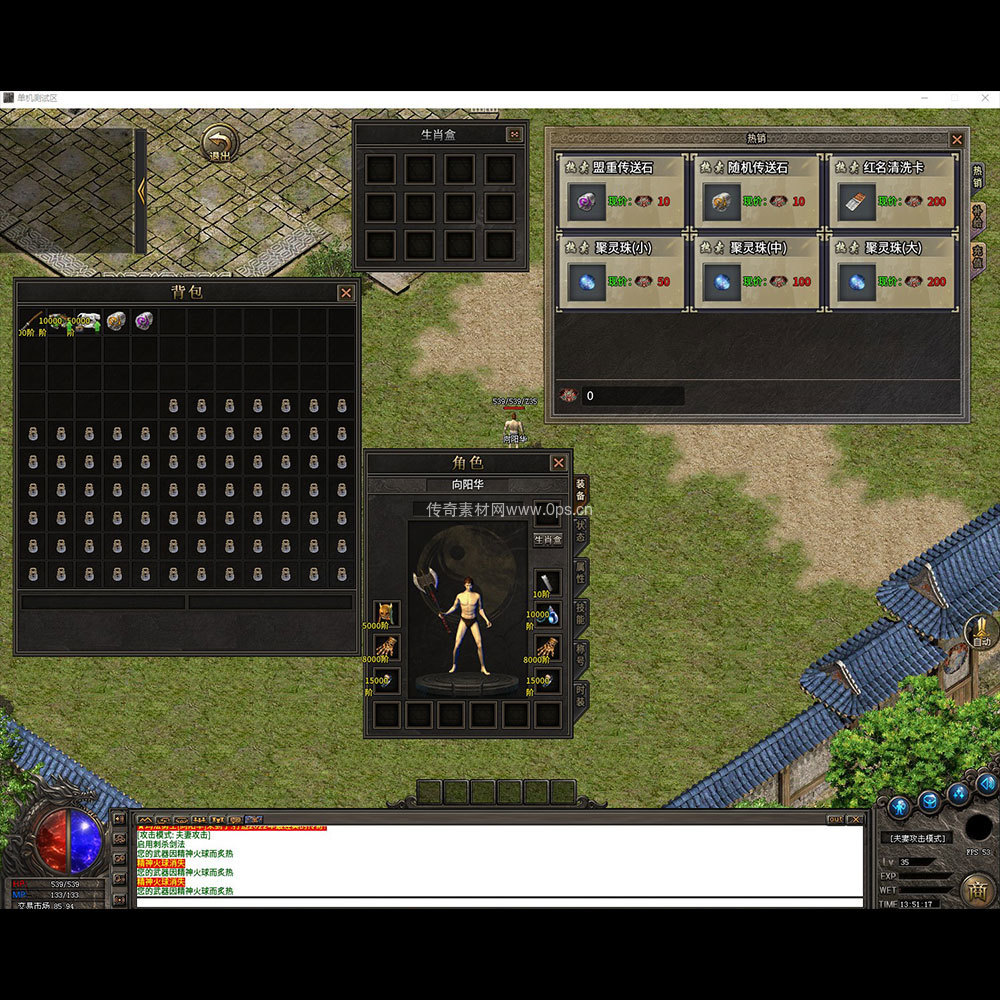Screen dimensions: 1000x1000
Task: Switch to the 补给 shop tab
Action: point(977,216)
